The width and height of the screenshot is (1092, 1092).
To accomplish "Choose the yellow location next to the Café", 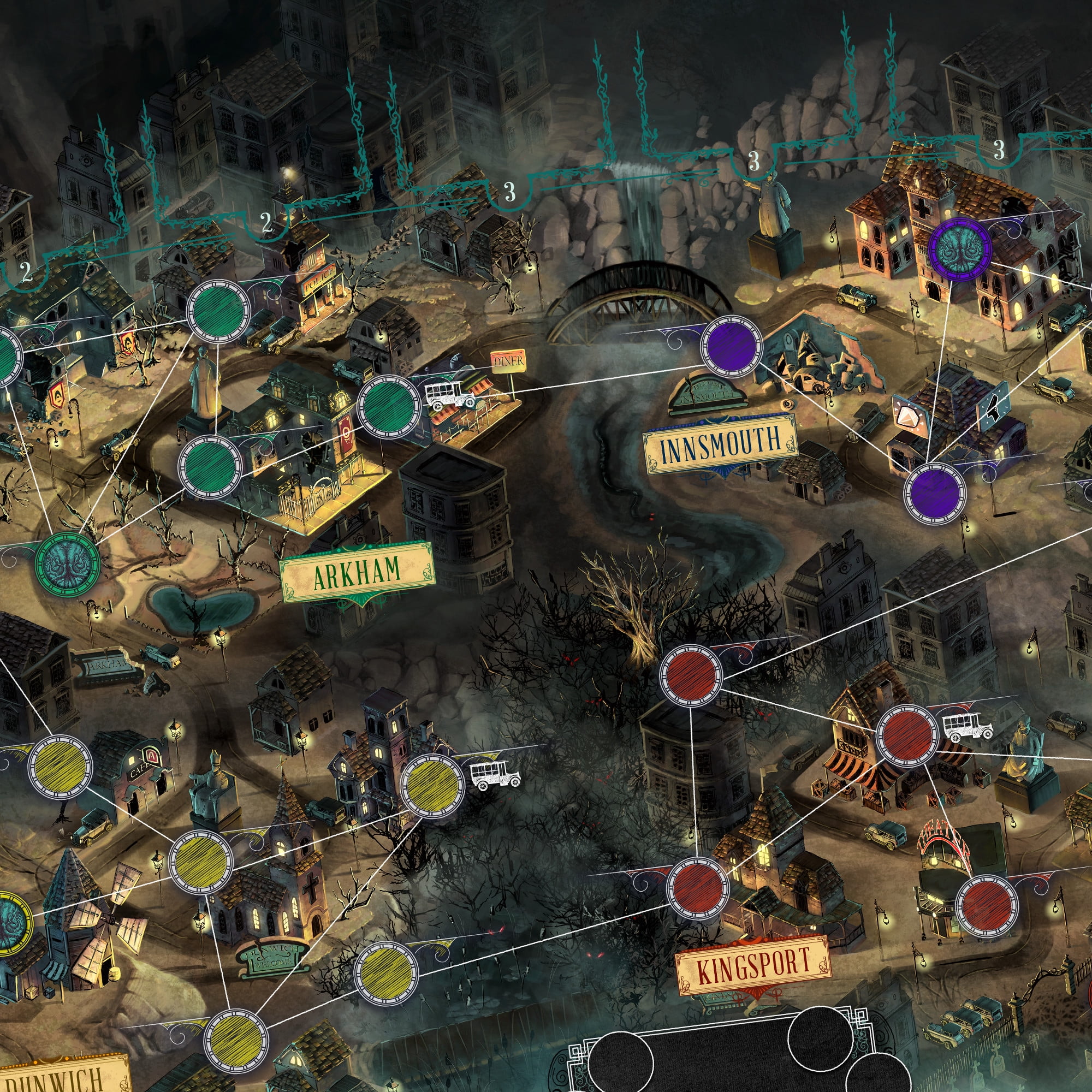I will coord(60,767).
